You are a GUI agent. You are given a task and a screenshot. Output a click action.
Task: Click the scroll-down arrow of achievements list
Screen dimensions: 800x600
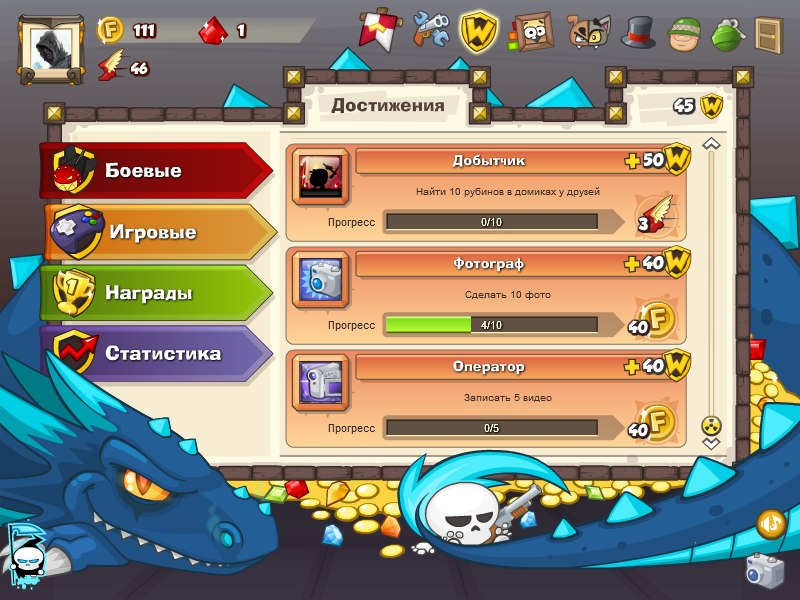pos(711,441)
